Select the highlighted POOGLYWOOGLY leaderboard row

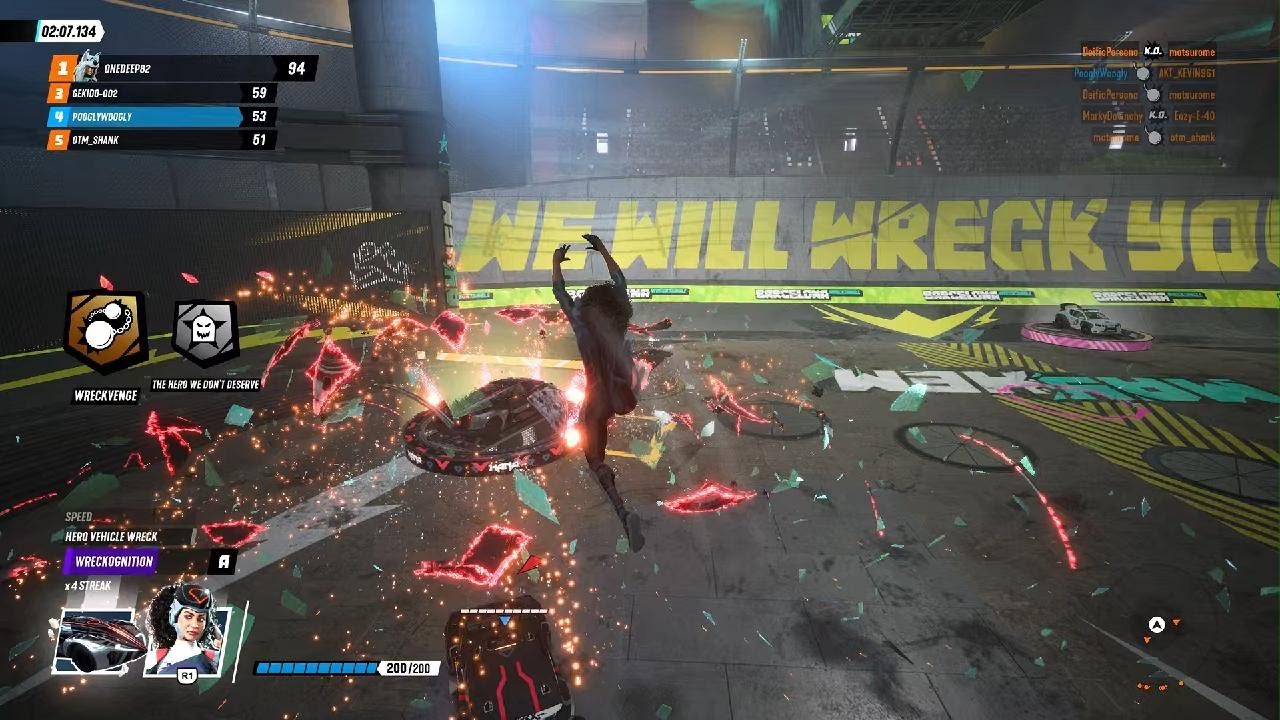160,117
